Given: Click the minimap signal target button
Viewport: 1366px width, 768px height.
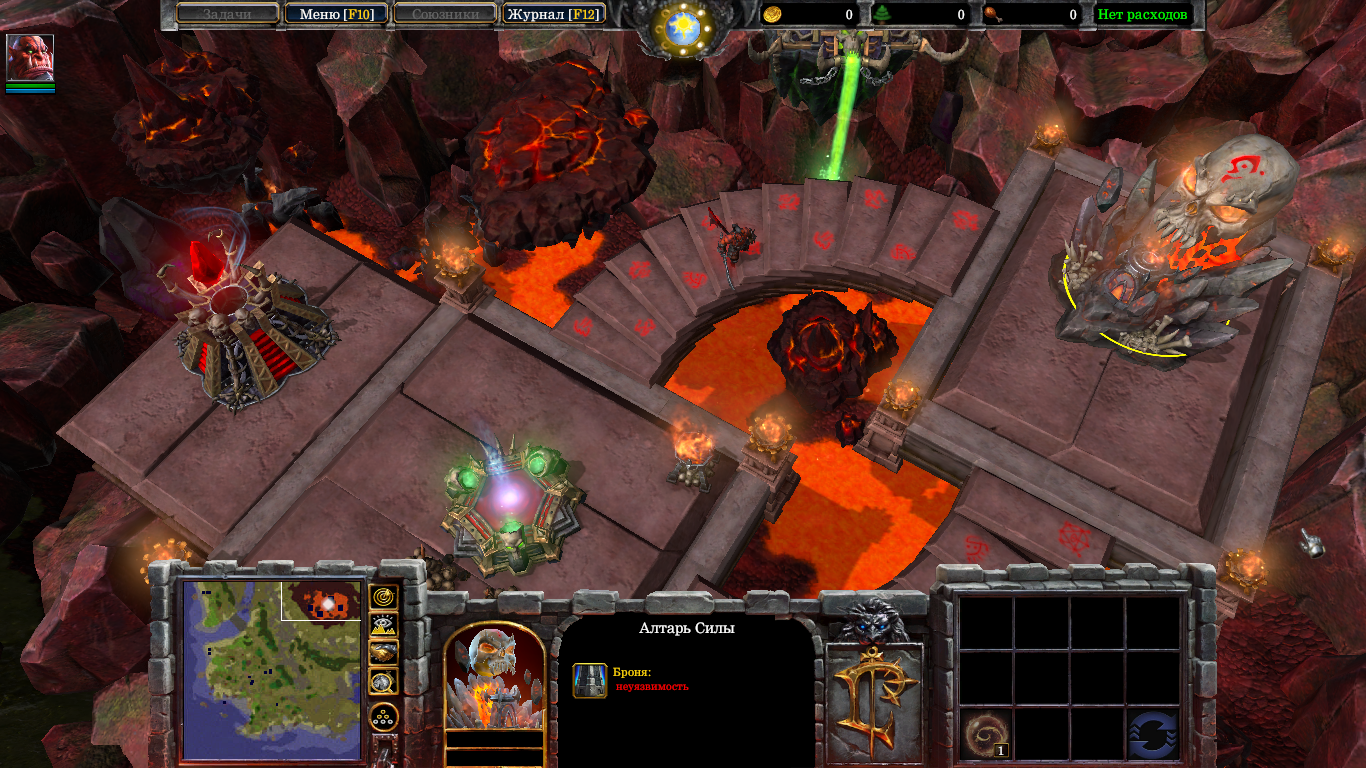Looking at the screenshot, I should pyautogui.click(x=384, y=598).
